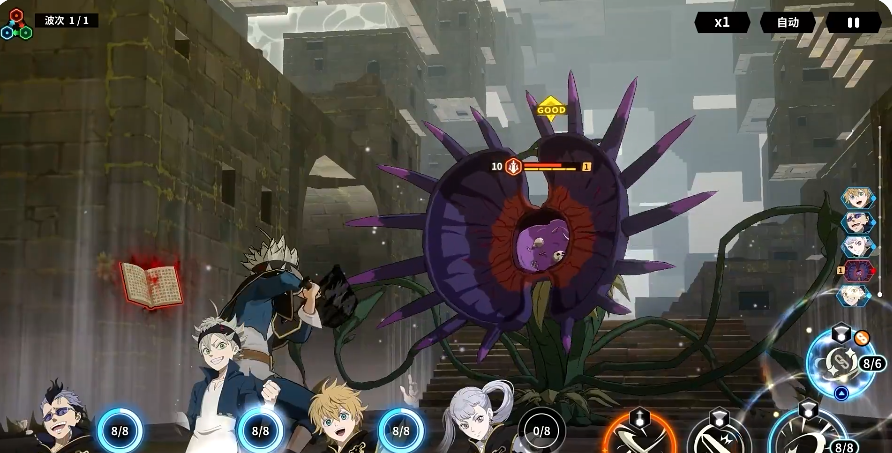Select the sunglasses mage turn order hexagon

pyautogui.click(x=857, y=222)
